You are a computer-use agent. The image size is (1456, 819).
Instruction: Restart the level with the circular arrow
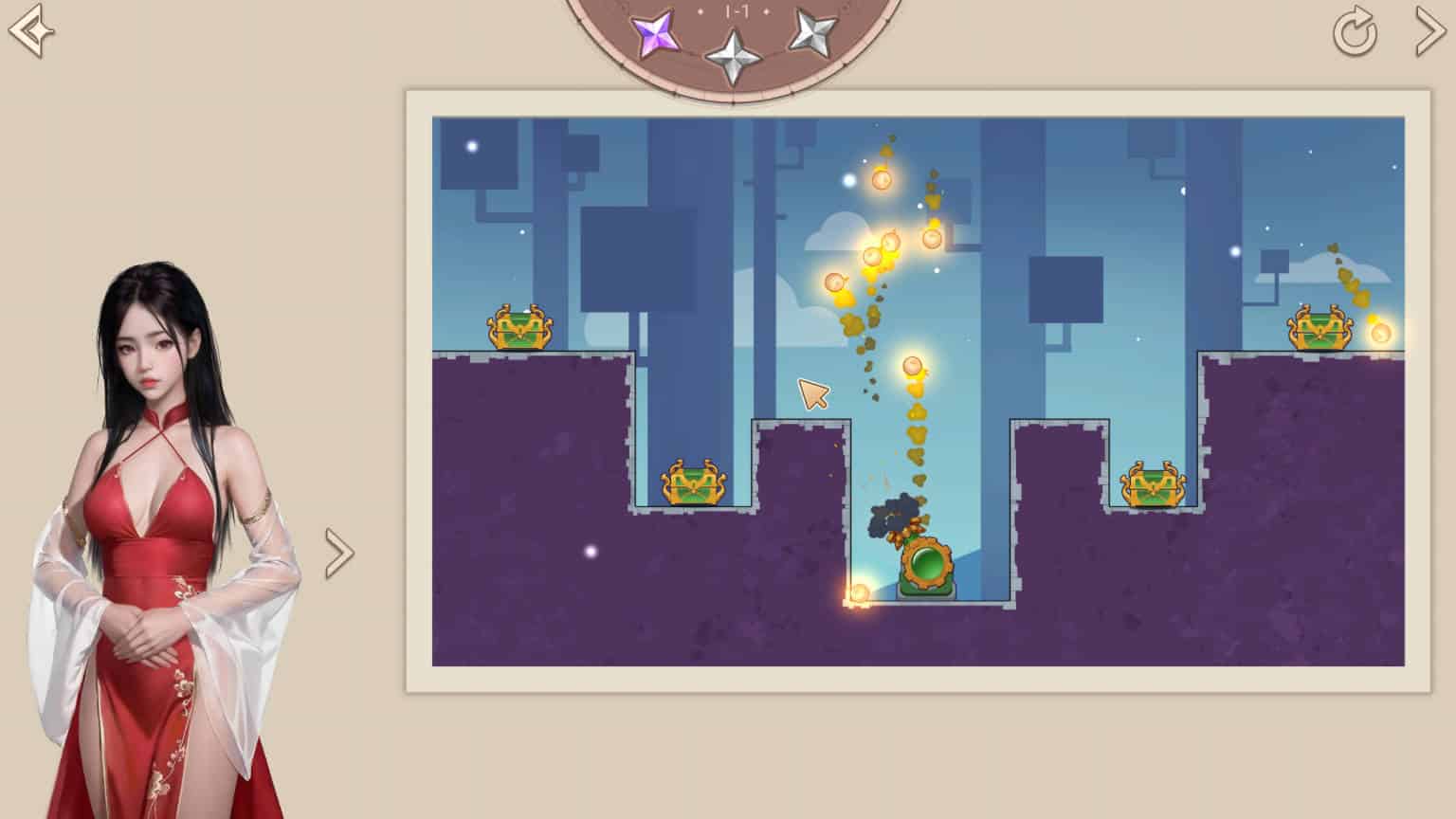tap(1355, 32)
